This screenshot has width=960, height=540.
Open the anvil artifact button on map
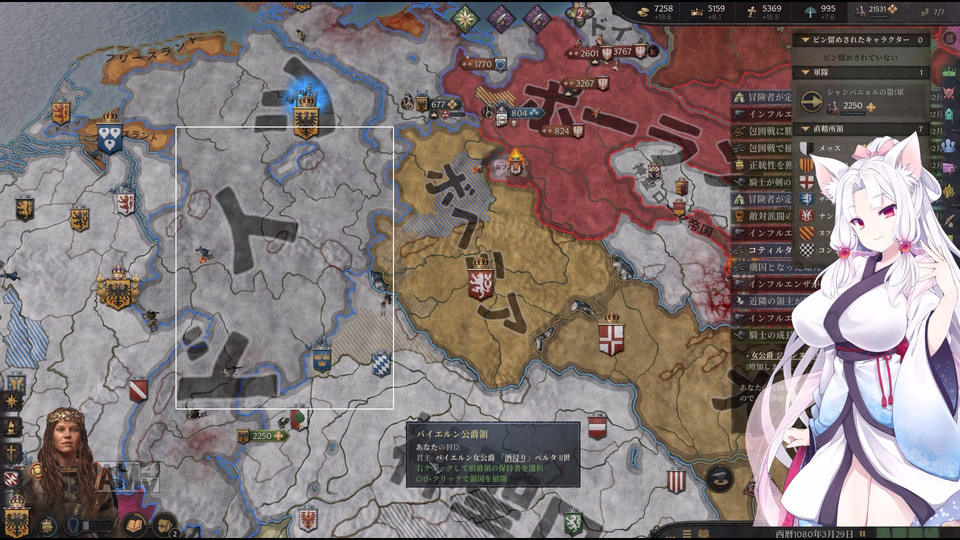pyautogui.click(x=716, y=478)
